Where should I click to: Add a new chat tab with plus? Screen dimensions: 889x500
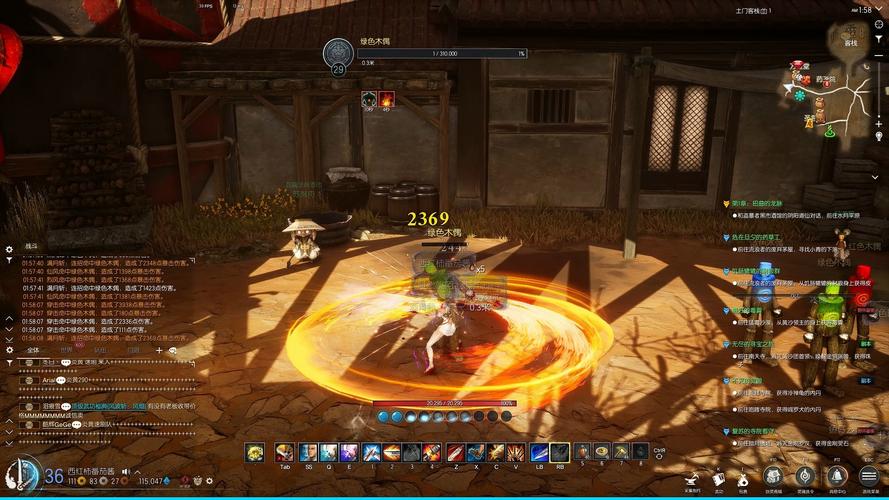point(158,350)
